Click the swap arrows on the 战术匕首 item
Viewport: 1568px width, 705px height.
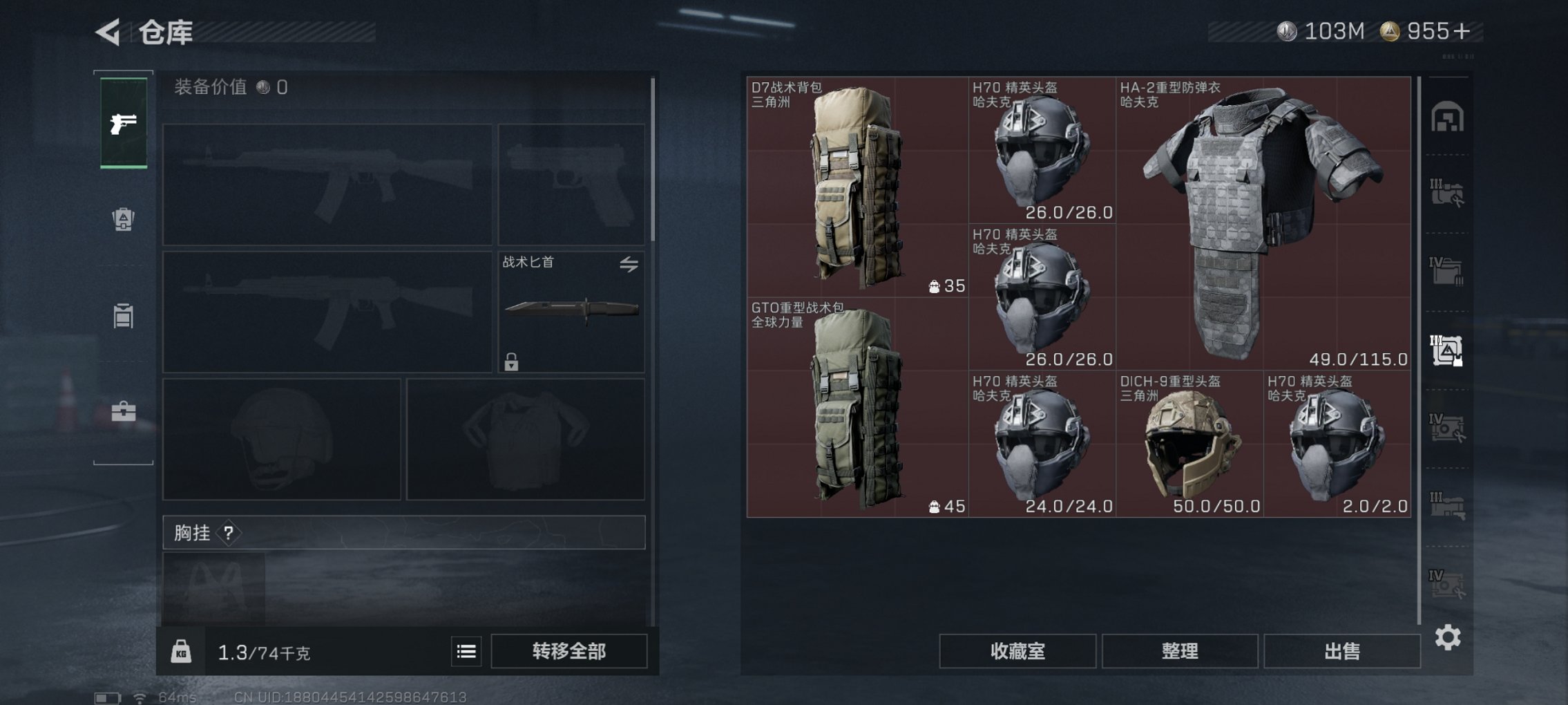(631, 264)
